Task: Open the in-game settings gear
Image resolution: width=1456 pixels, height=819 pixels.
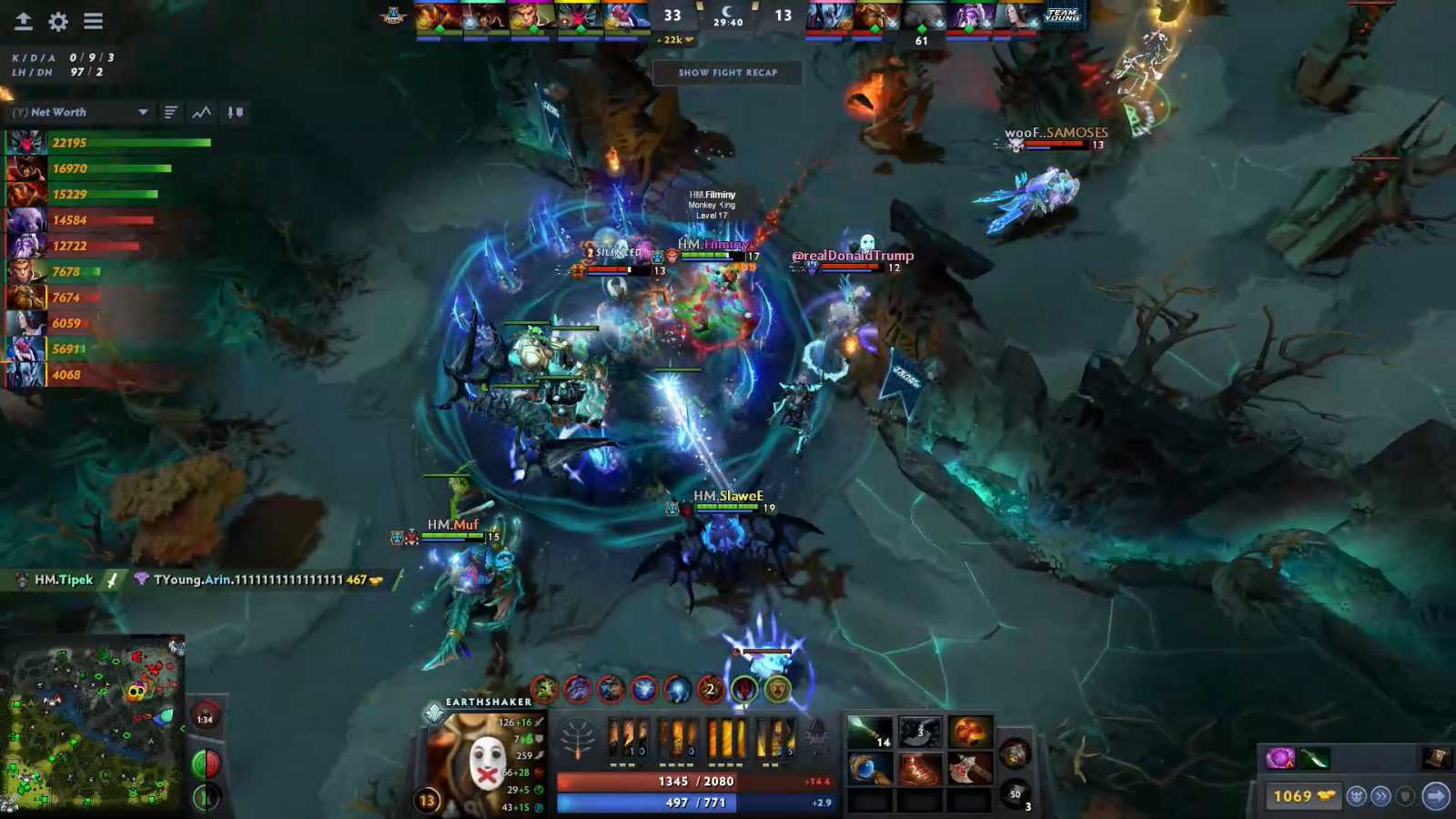Action: point(56,22)
